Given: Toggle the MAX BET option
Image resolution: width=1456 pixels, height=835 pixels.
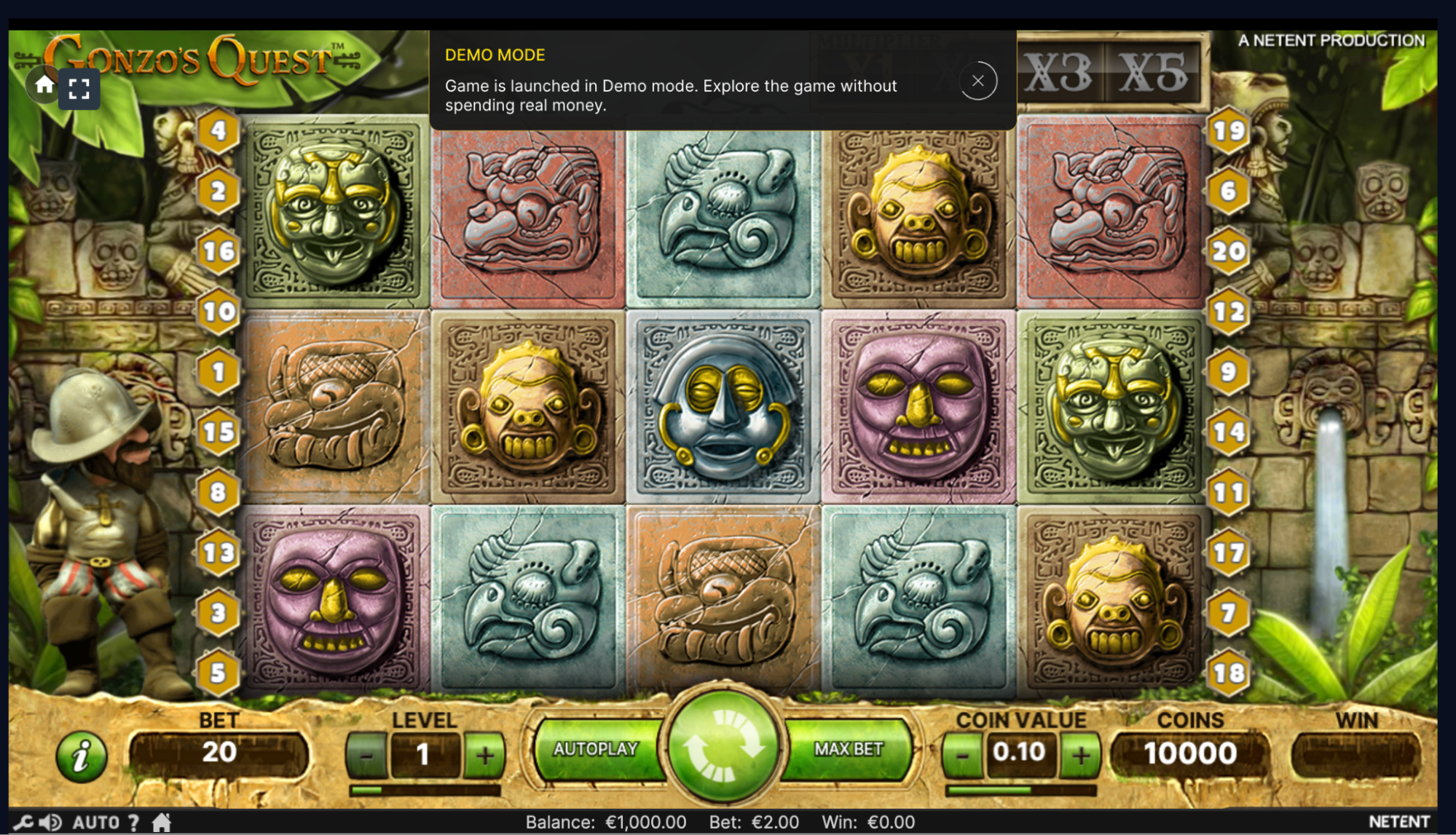Looking at the screenshot, I should (x=849, y=748).
